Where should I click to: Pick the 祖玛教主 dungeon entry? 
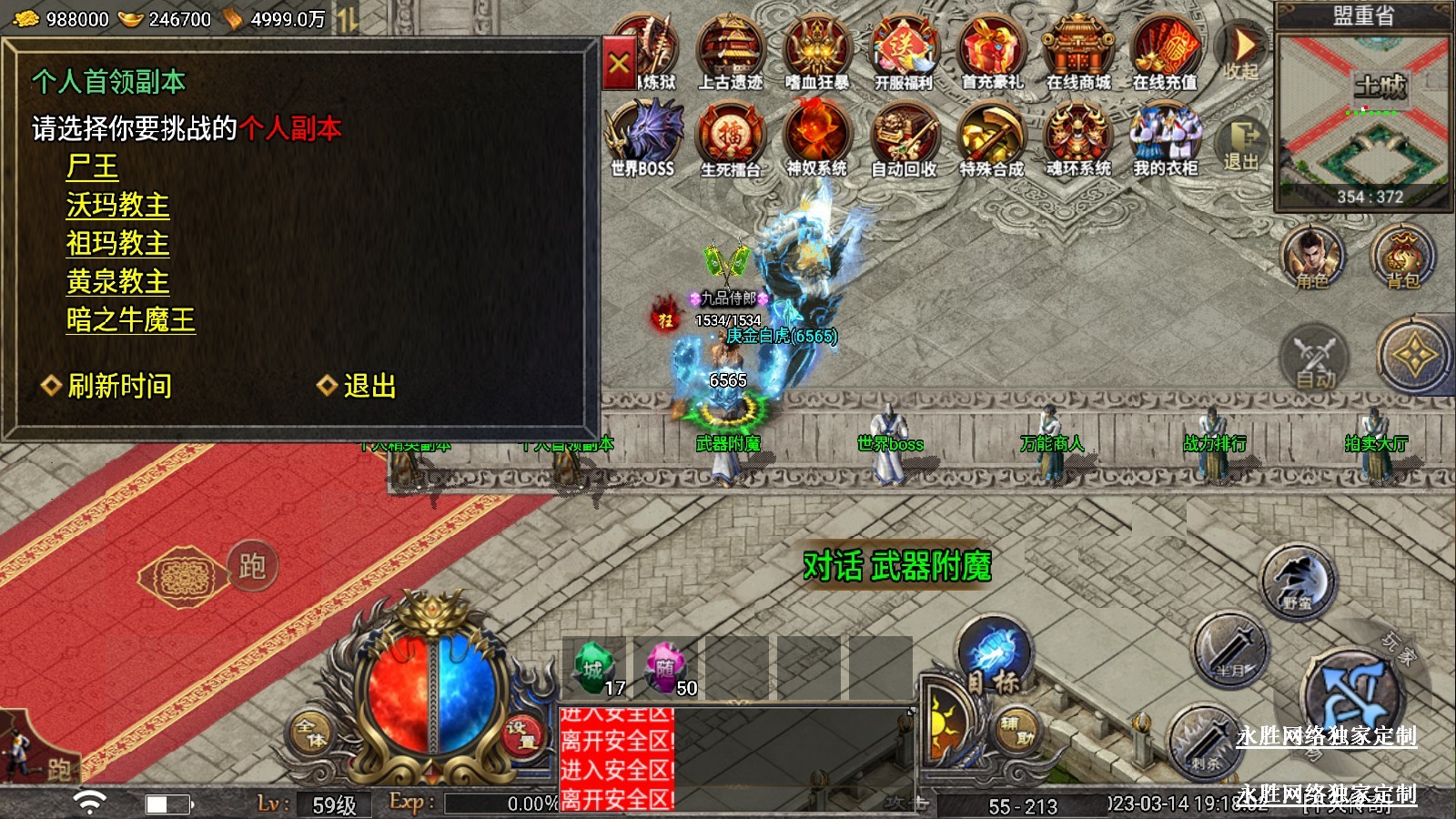[x=117, y=243]
